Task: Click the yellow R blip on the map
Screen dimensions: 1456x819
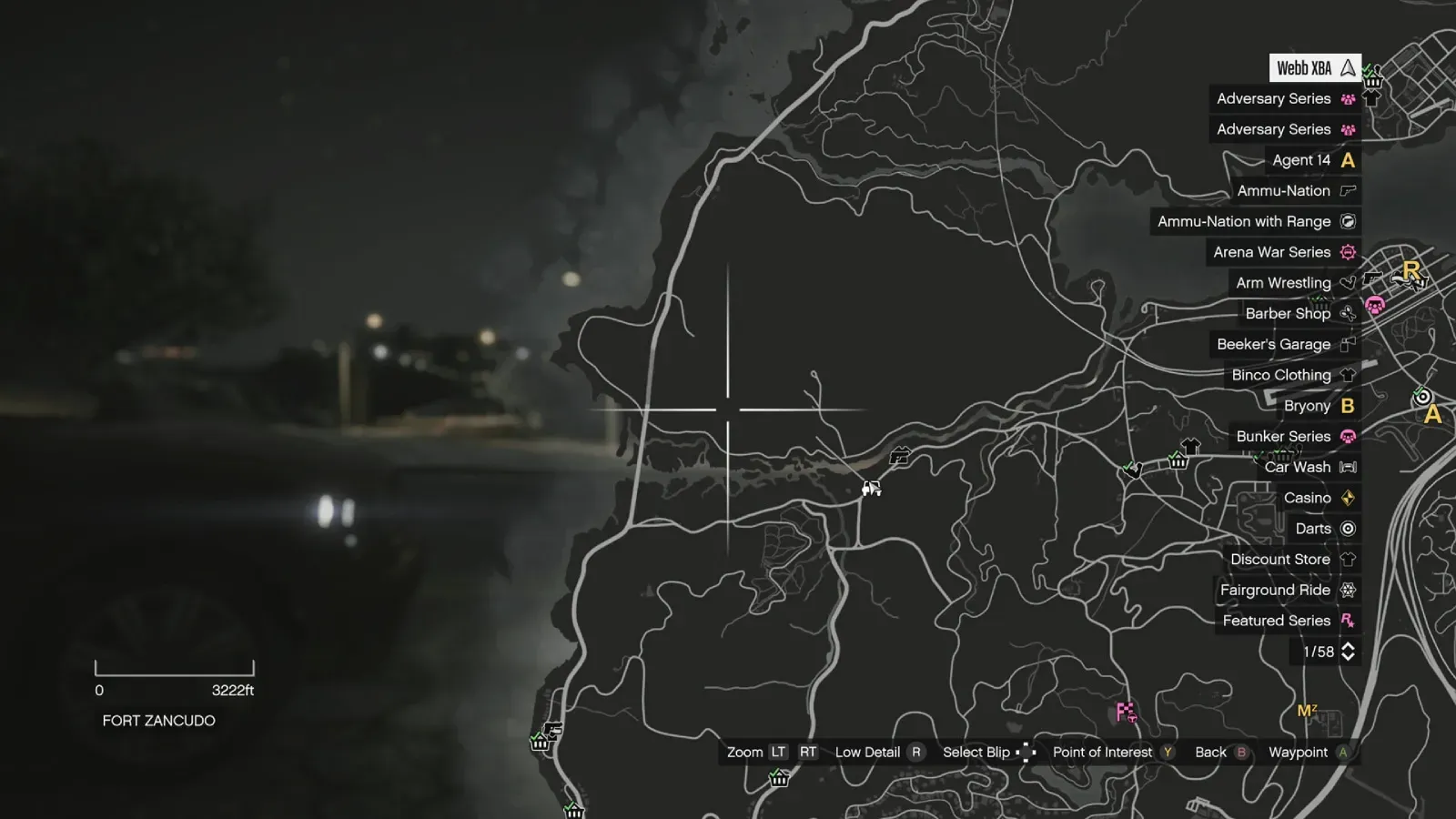Action: 1413,268
